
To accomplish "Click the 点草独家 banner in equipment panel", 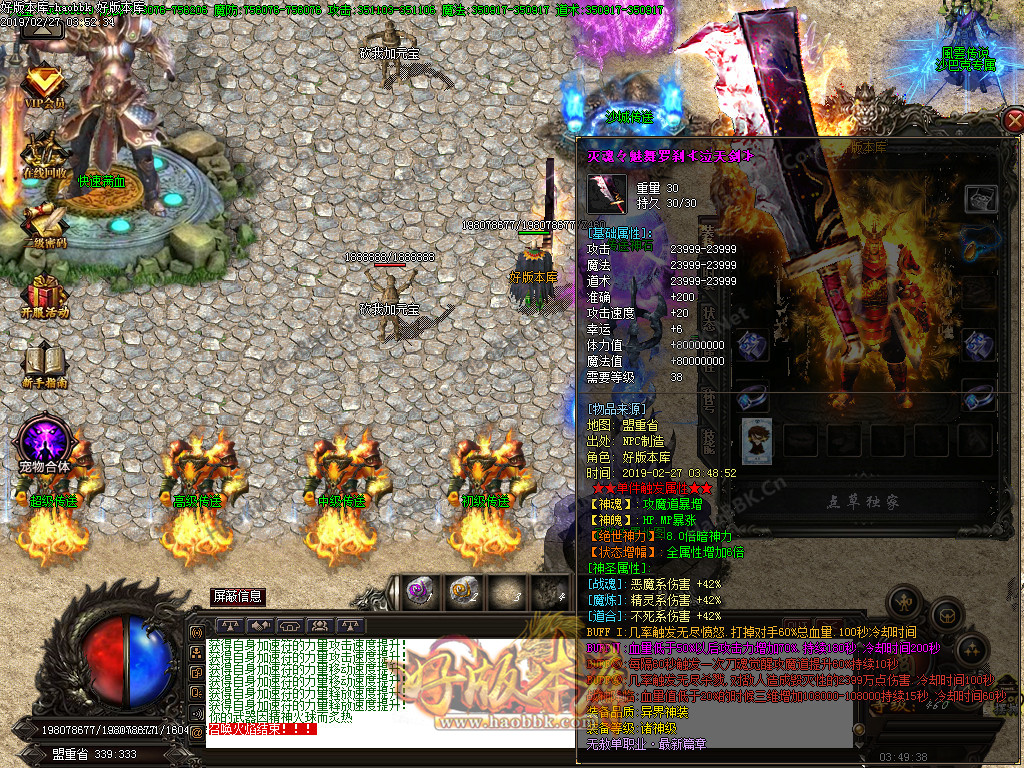I will pos(862,502).
